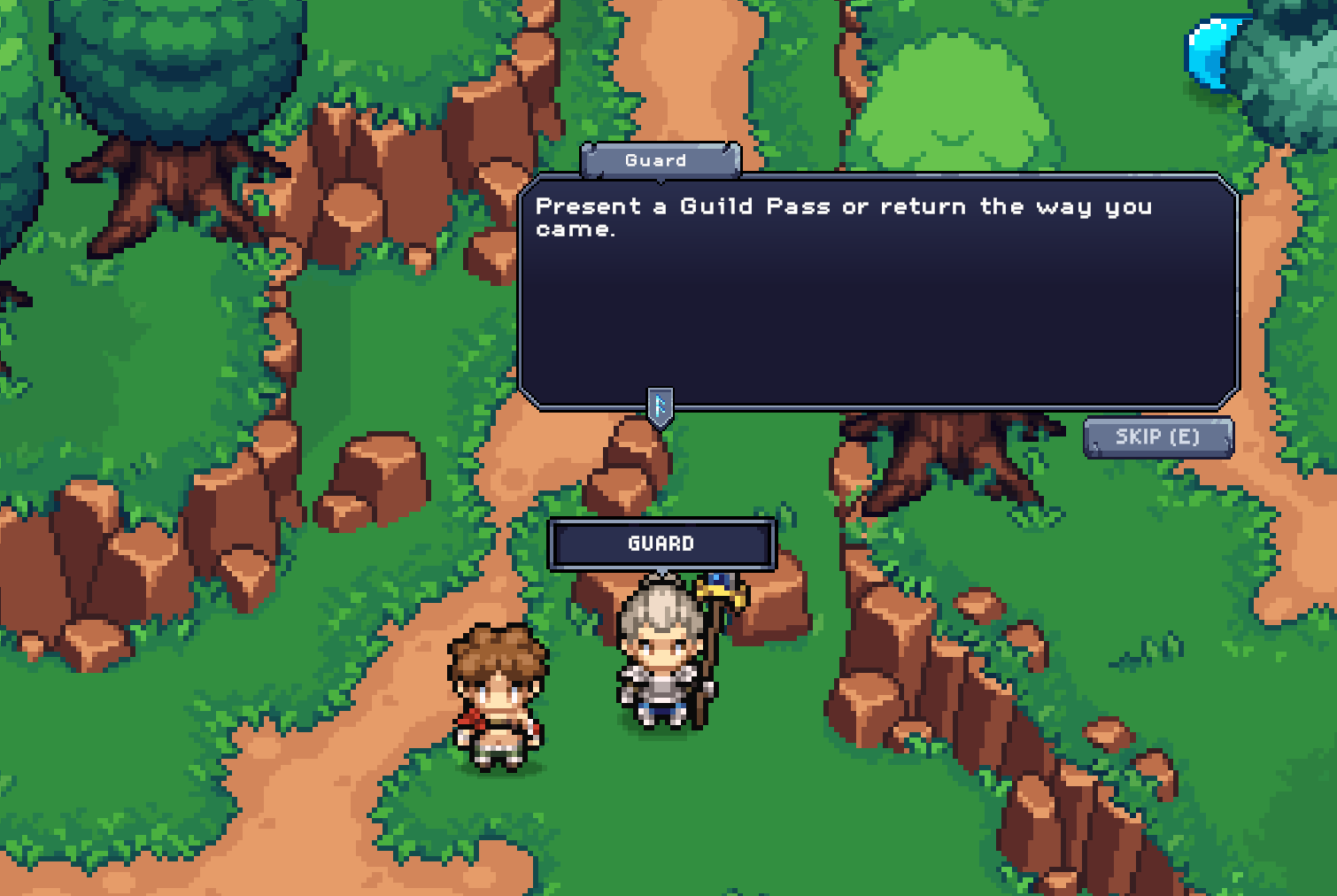Viewport: 1337px width, 896px height.
Task: Skip the guard's dialogue
Action: click(1157, 437)
